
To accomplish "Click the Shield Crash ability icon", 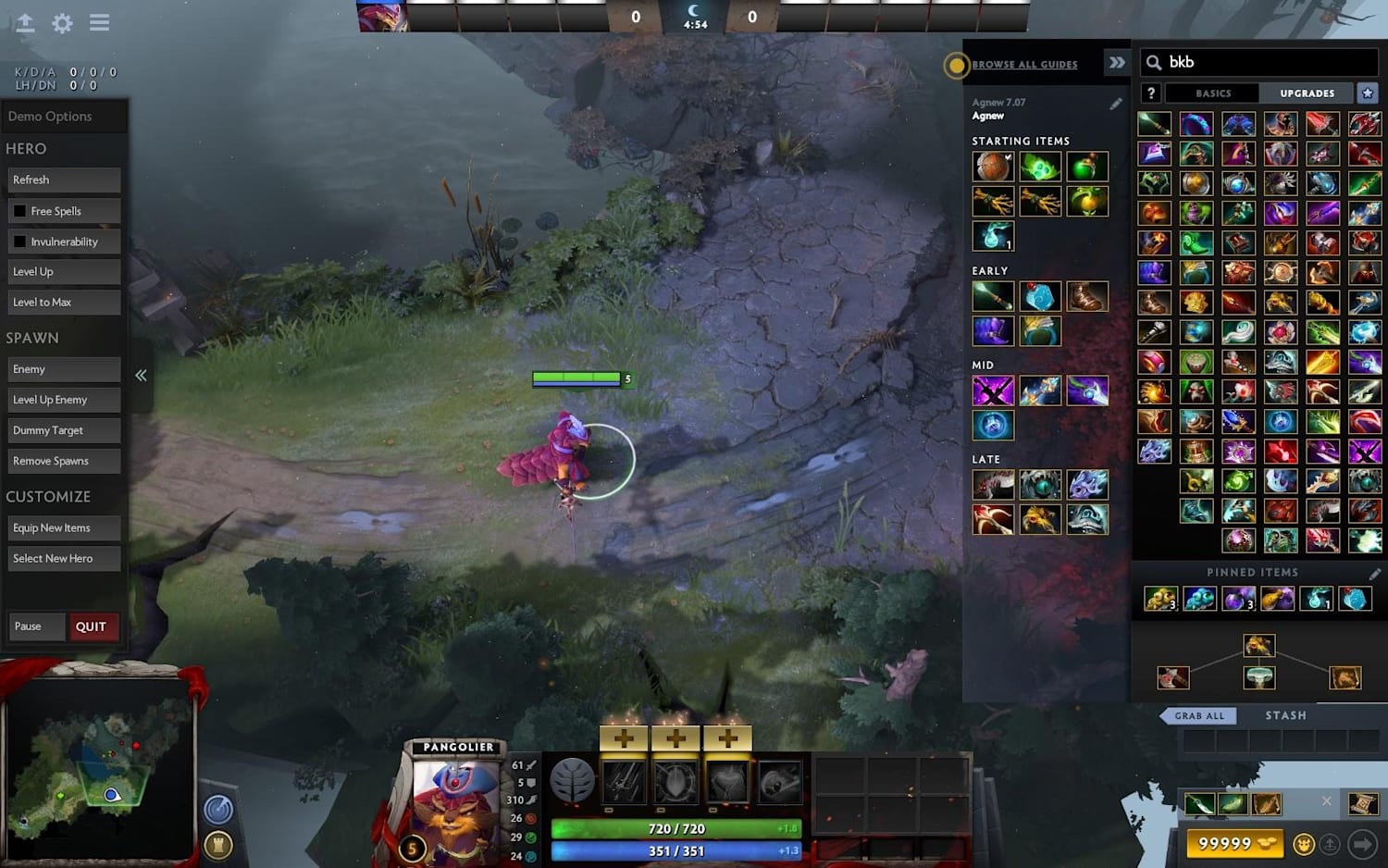I will pyautogui.click(x=675, y=782).
